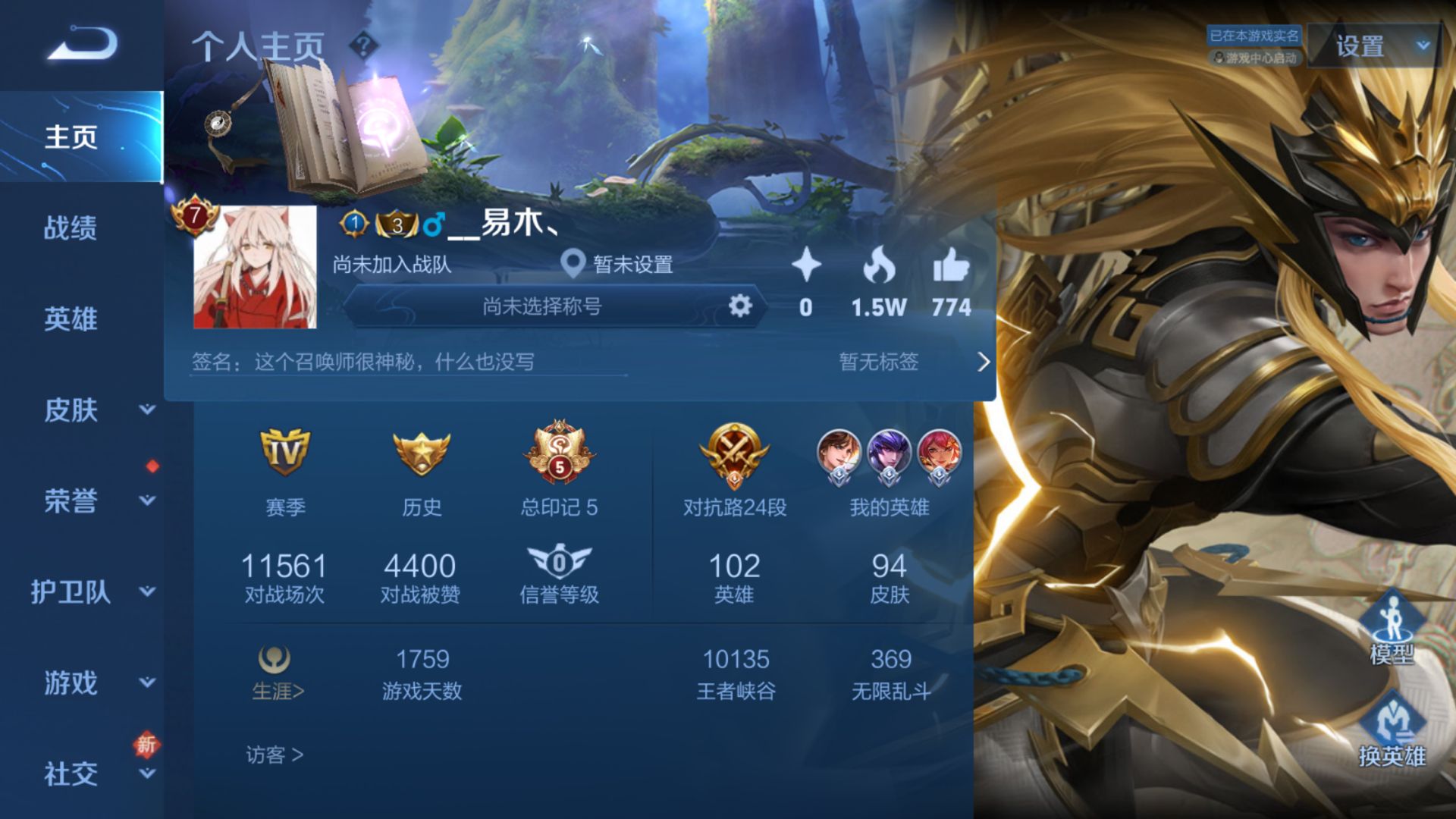
Task: Switch to the 战绩 tab
Action: [71, 227]
